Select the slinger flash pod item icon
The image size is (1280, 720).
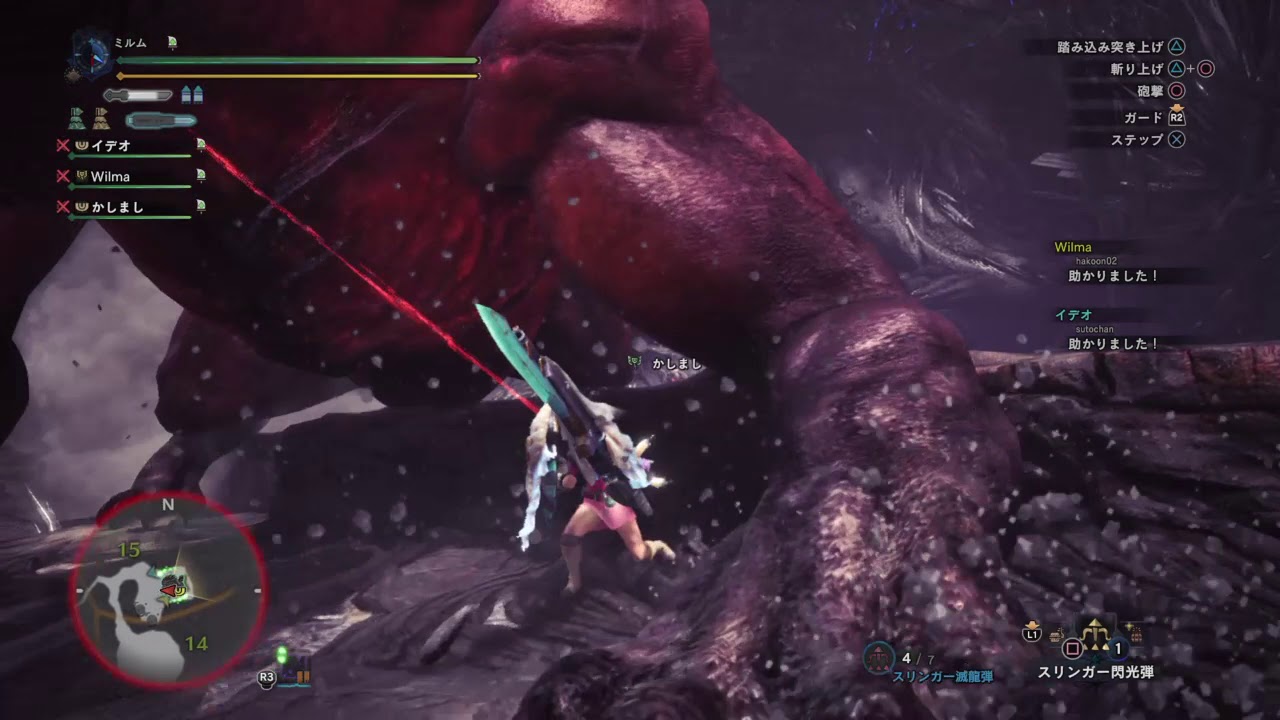coord(1095,633)
